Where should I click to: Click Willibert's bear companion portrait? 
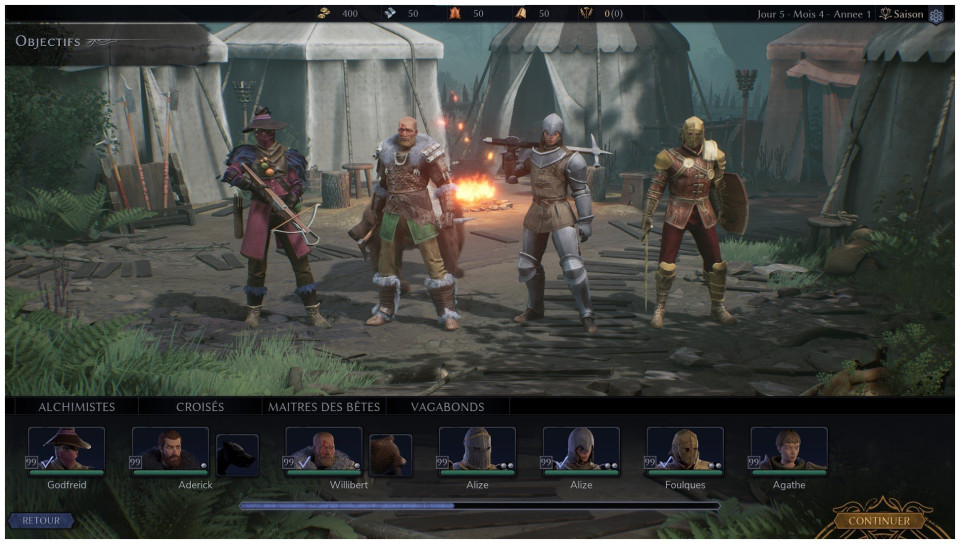point(390,455)
